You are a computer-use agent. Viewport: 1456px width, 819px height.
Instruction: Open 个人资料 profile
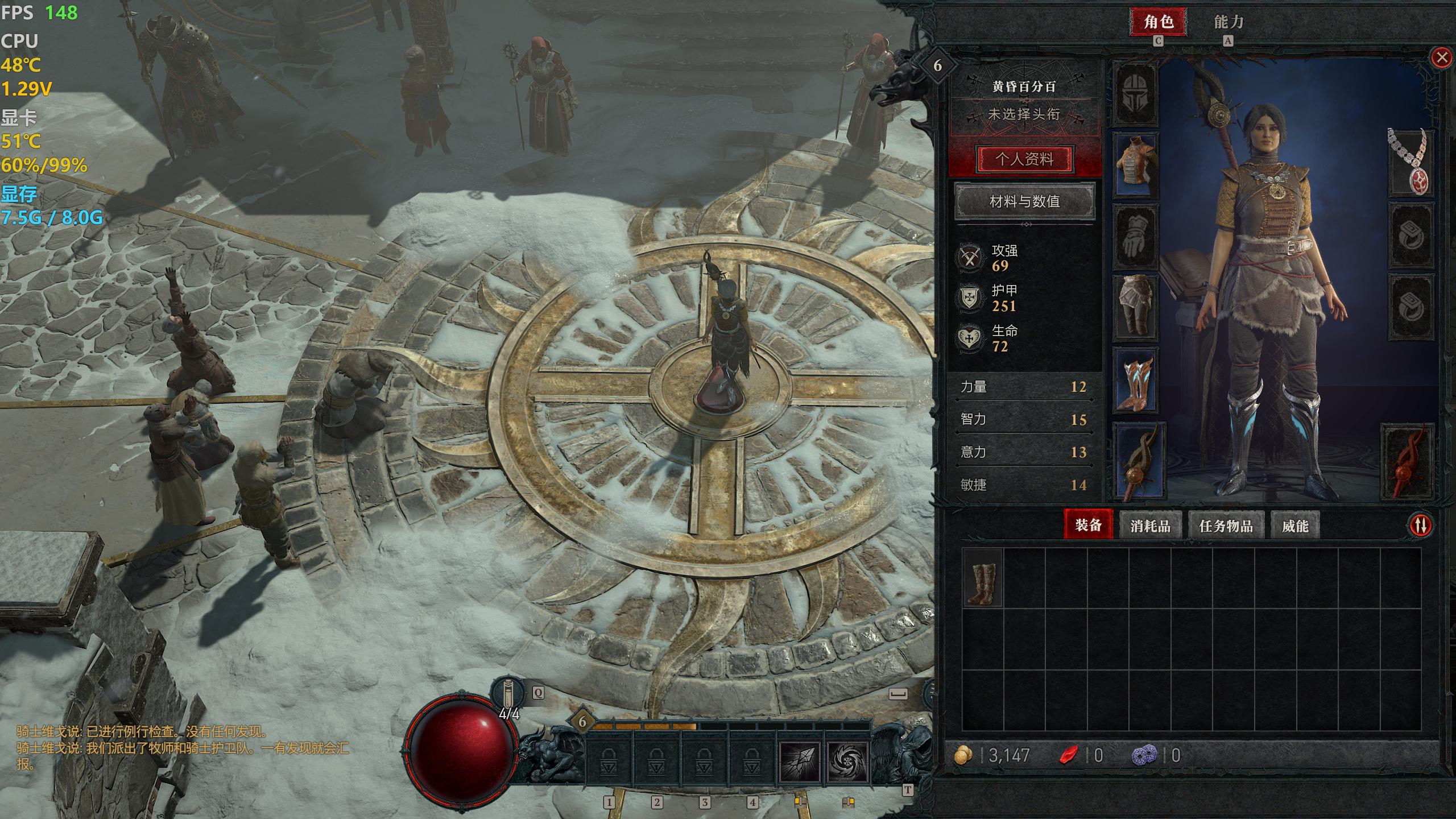[x=1024, y=159]
